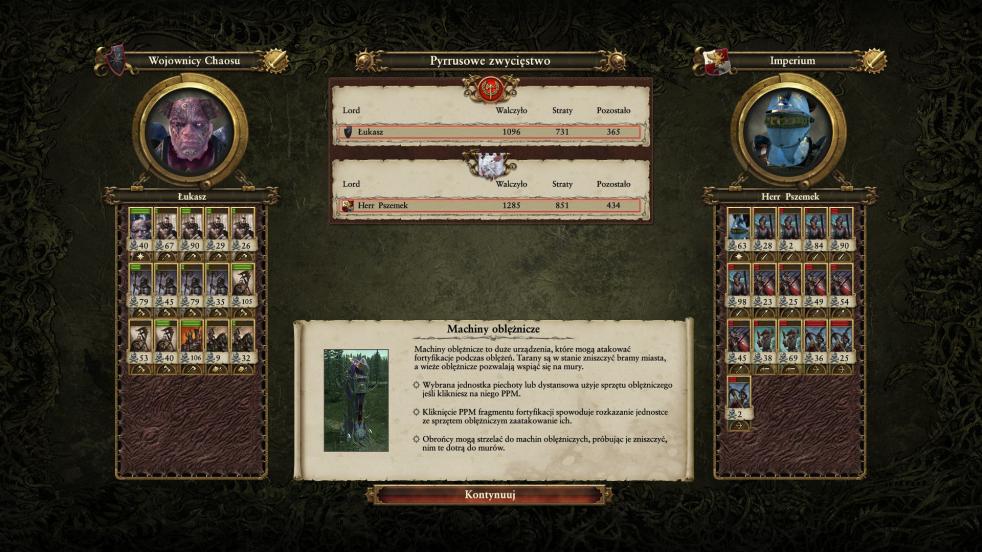Pick Chaos unit card showing 35 soldiers
This screenshot has height=552, width=982.
(217, 286)
